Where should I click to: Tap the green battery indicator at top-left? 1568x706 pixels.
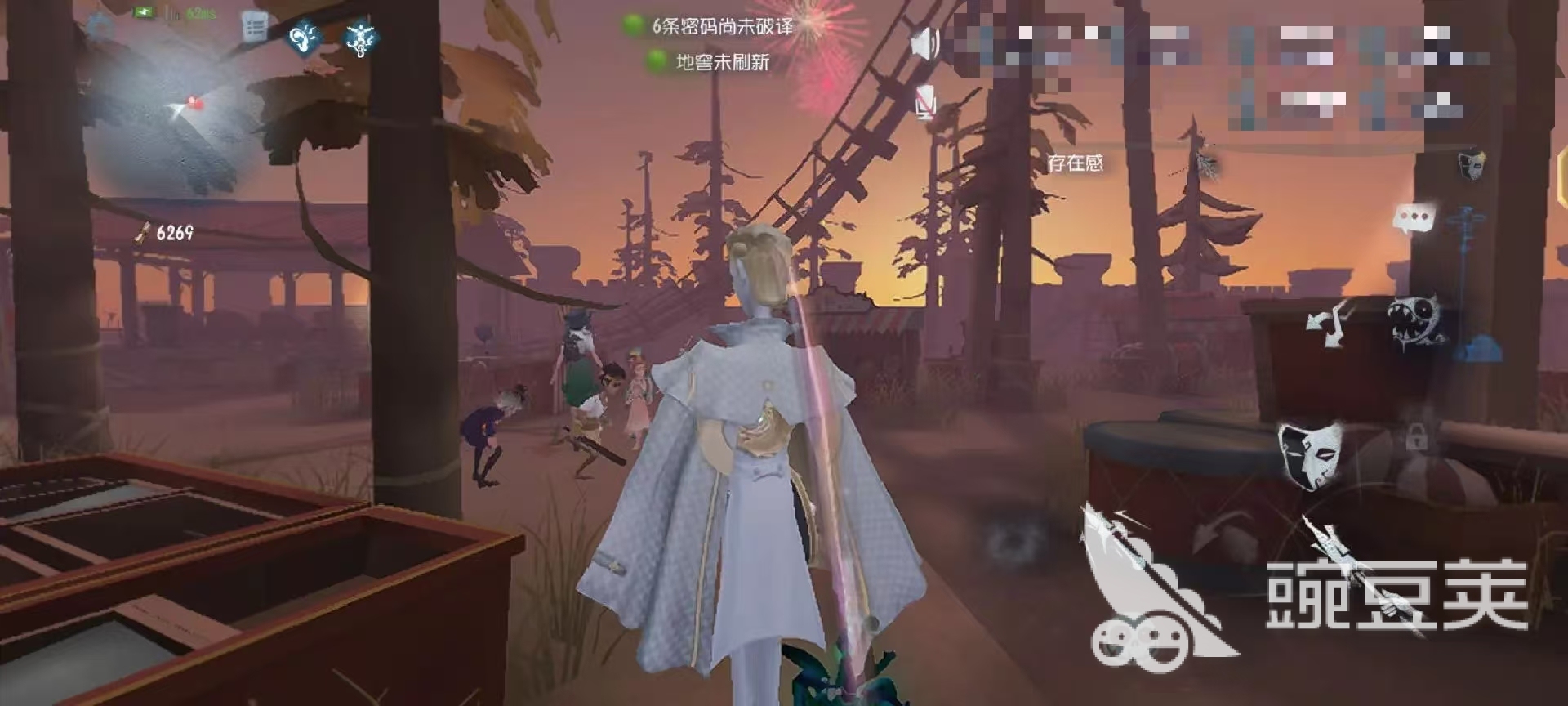[145, 12]
